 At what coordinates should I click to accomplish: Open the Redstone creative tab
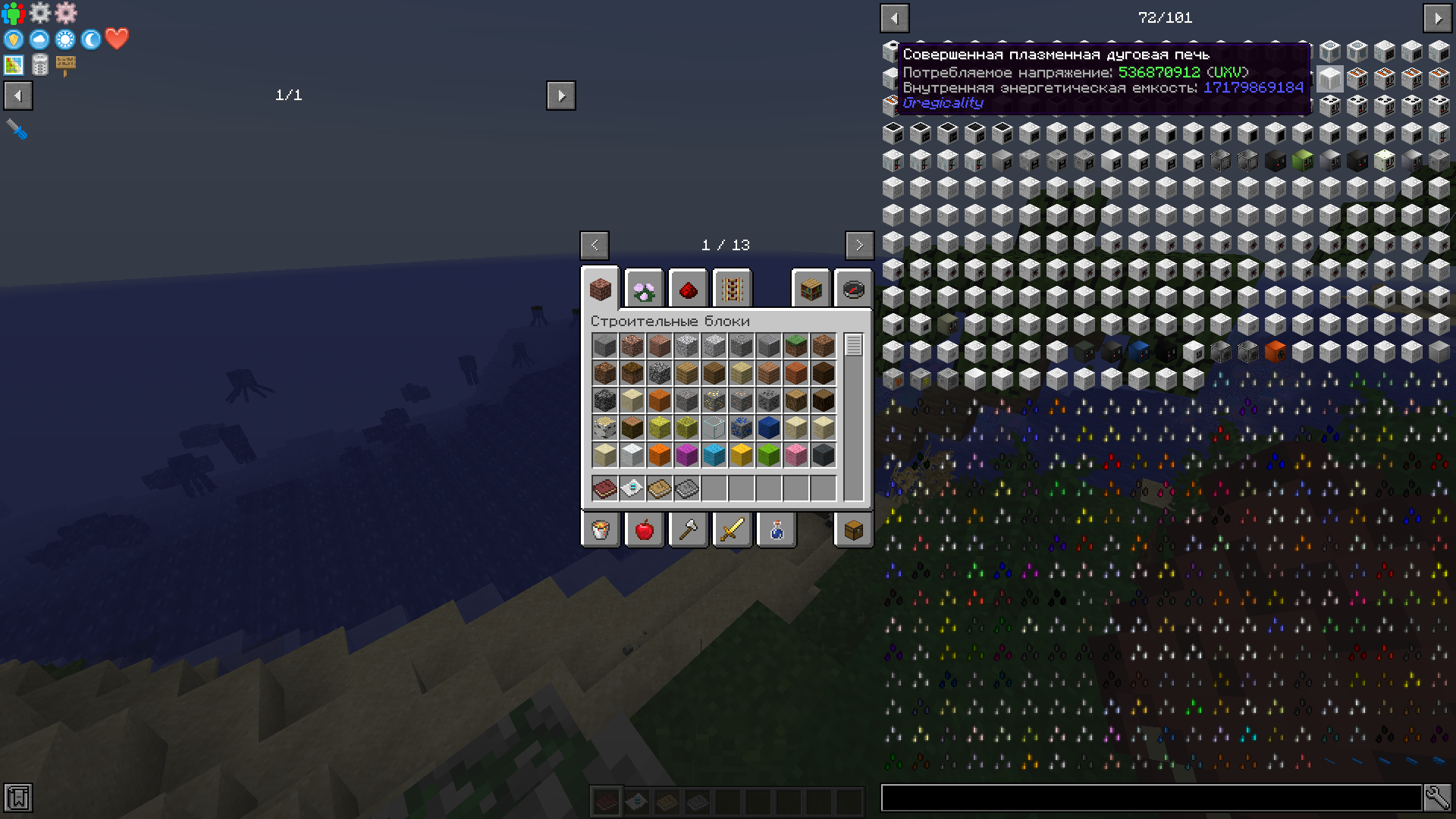[688, 289]
